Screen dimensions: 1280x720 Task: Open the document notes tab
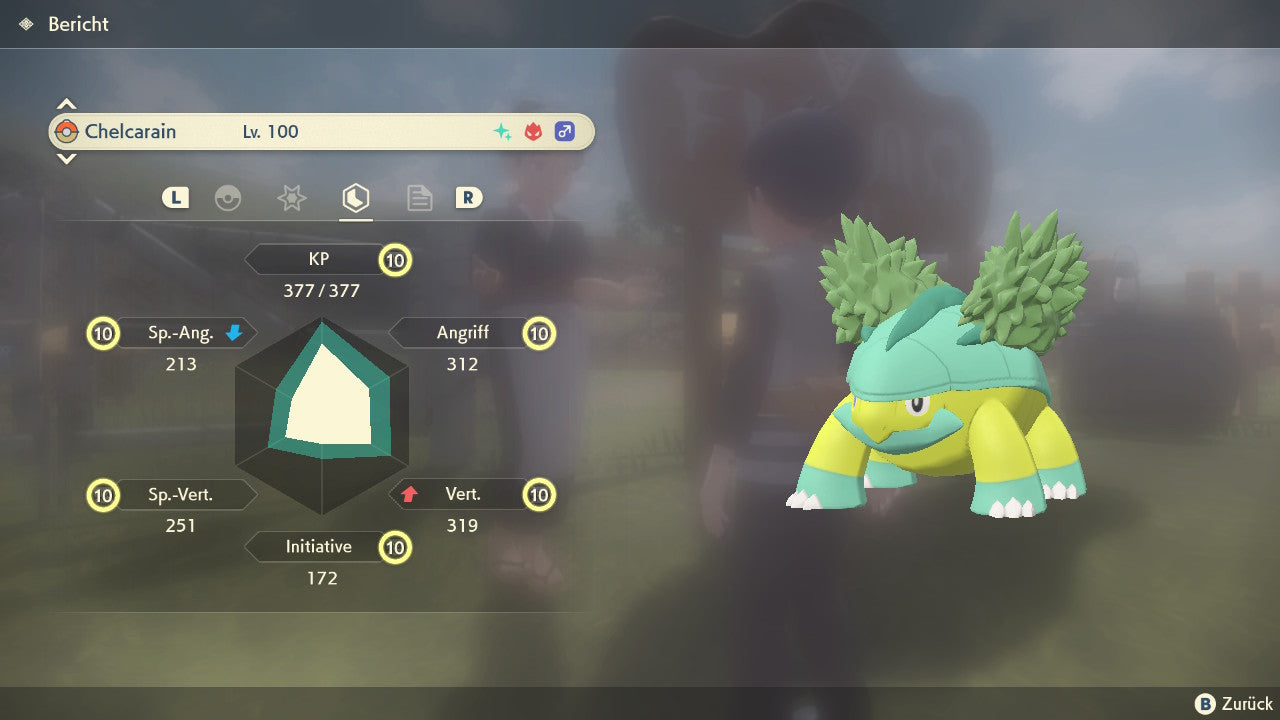419,198
